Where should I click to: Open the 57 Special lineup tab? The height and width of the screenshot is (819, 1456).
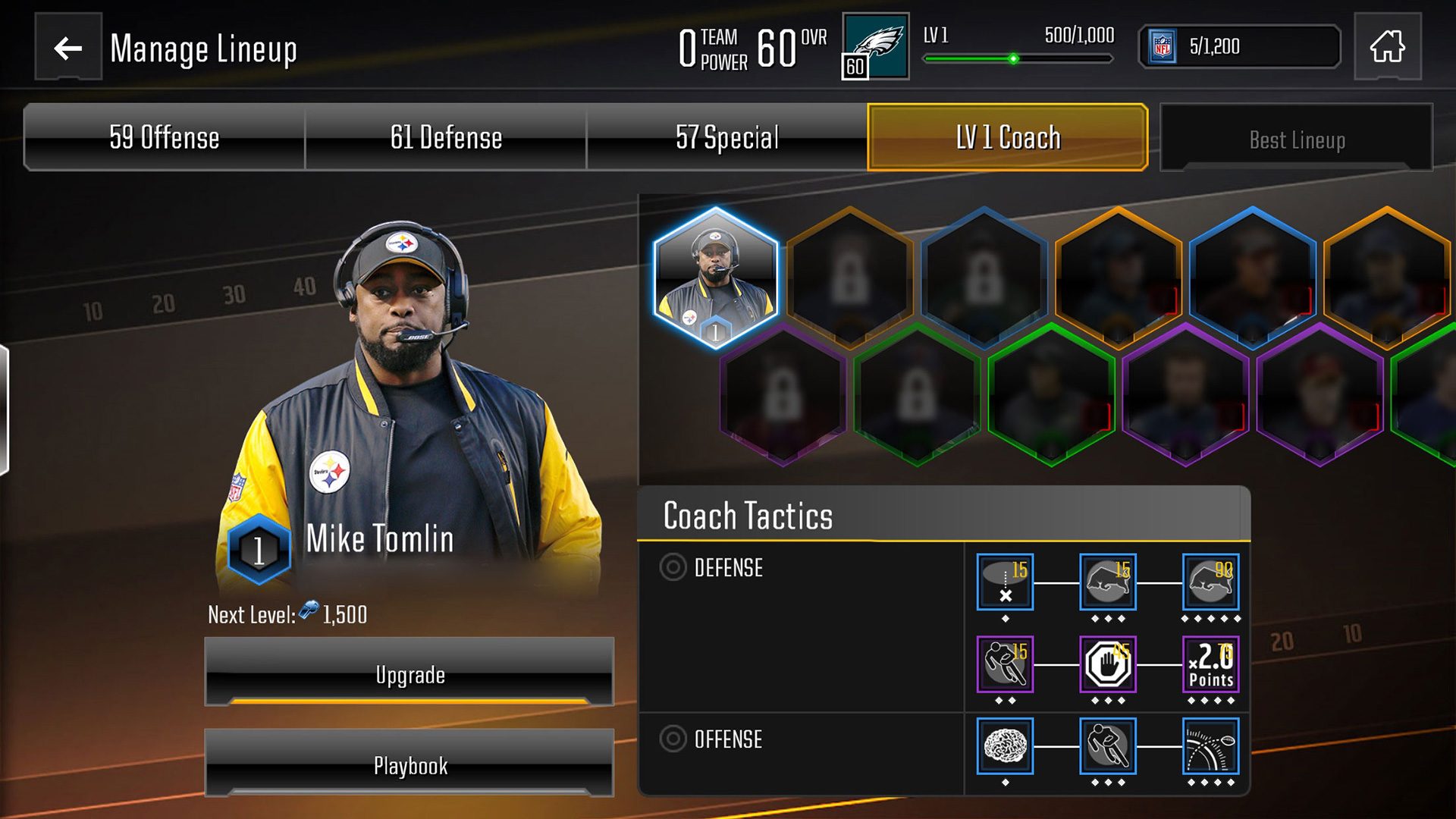726,137
